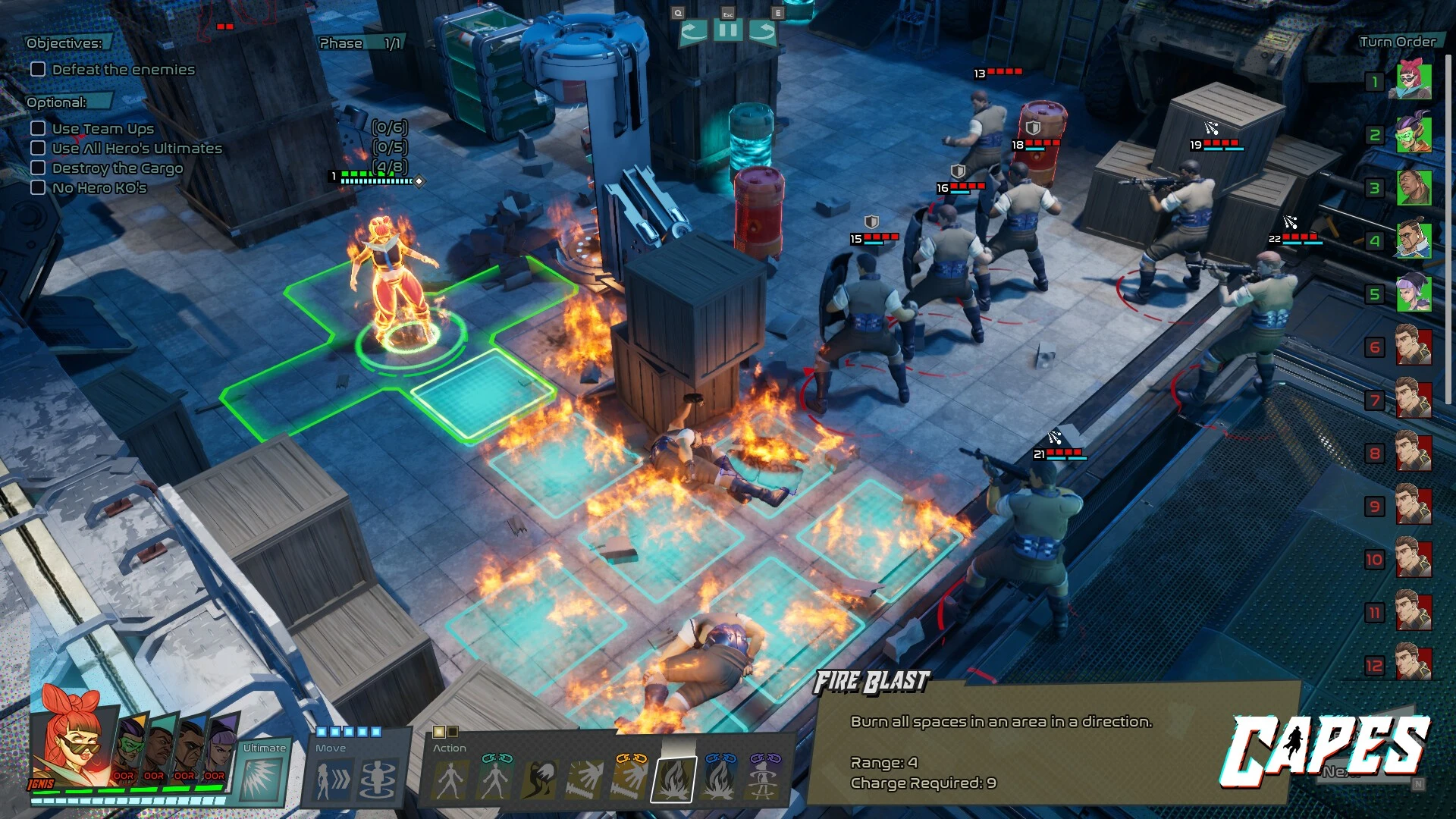The width and height of the screenshot is (1456, 819).
Task: Select turn order portrait number 12
Action: 1414,665
